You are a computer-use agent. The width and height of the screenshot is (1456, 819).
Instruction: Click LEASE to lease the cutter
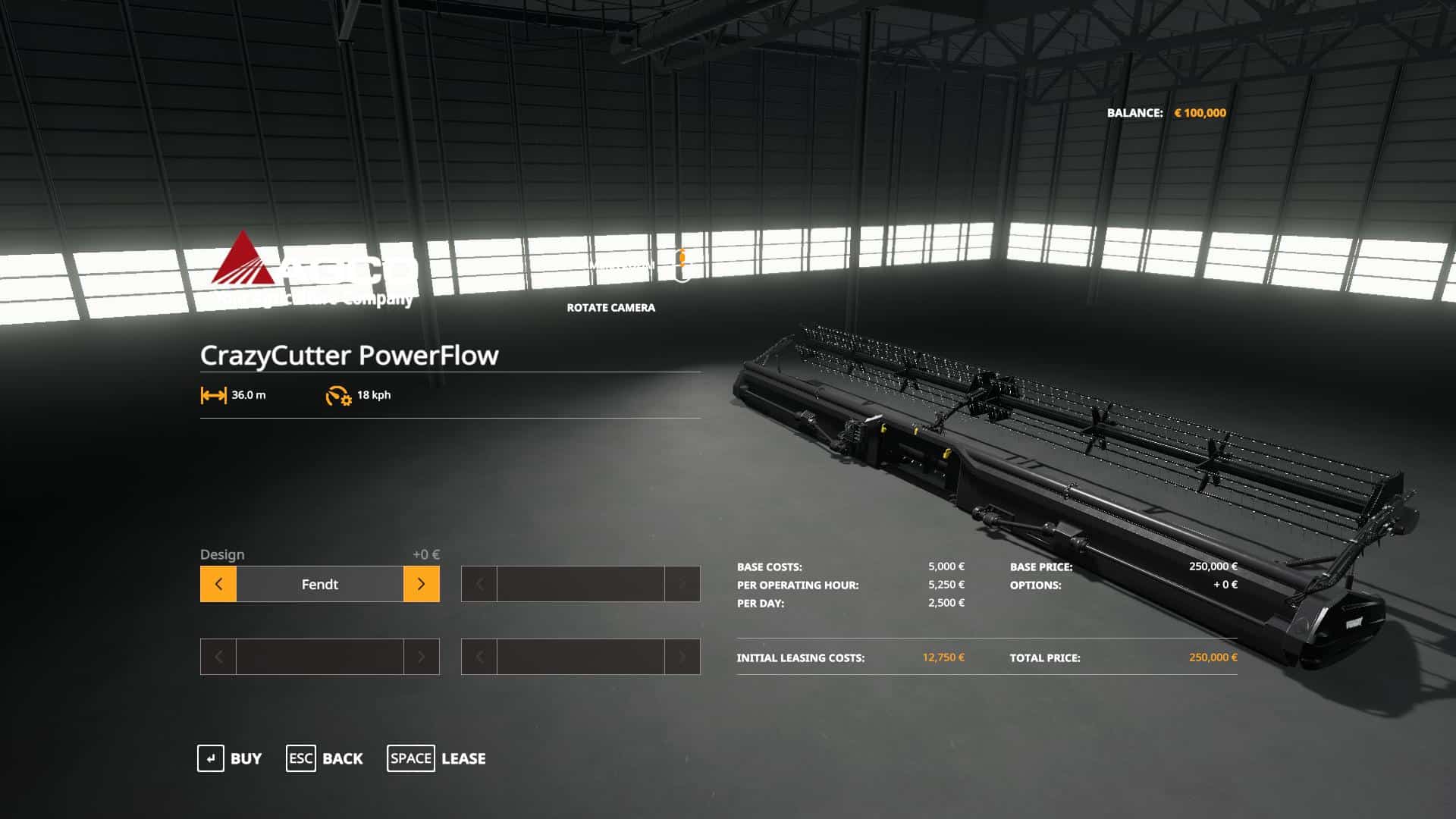465,758
